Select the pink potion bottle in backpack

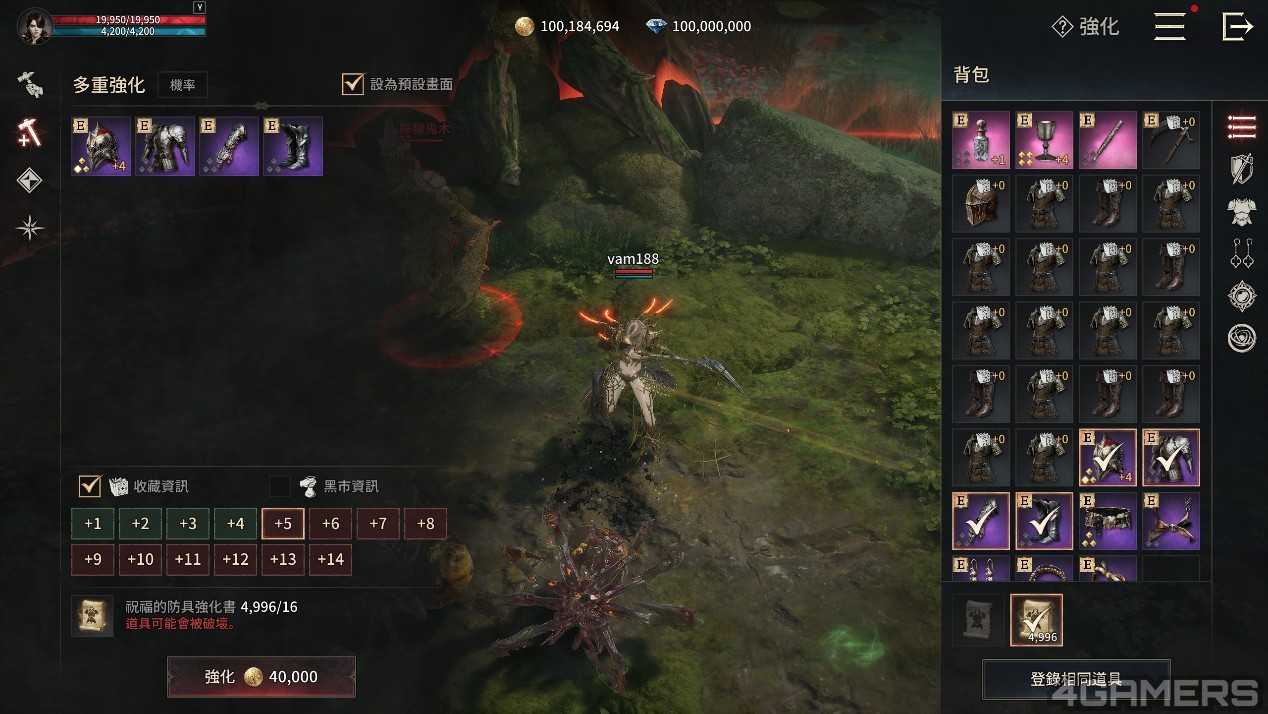981,140
